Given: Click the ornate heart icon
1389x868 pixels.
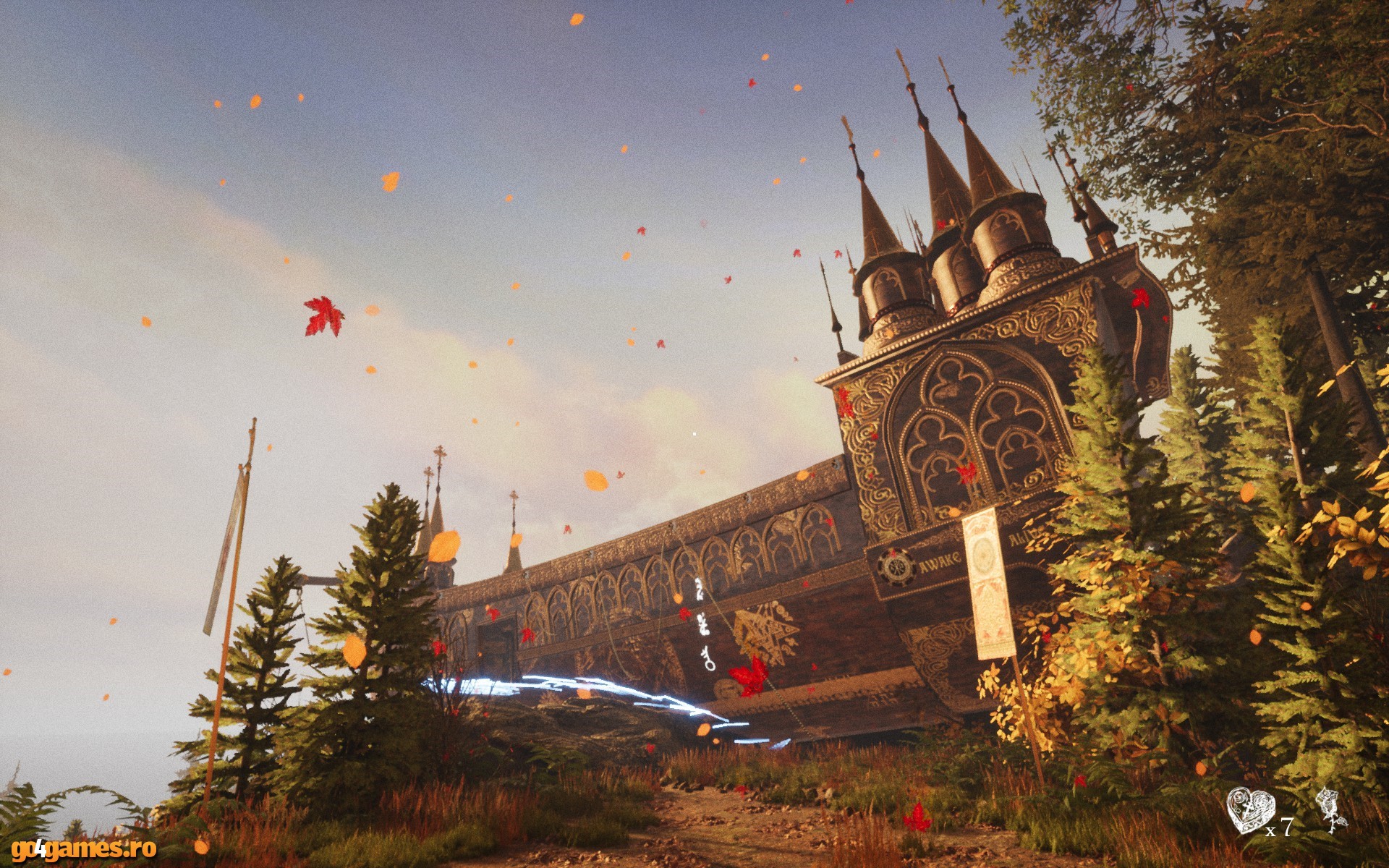Looking at the screenshot, I should point(1250,810).
